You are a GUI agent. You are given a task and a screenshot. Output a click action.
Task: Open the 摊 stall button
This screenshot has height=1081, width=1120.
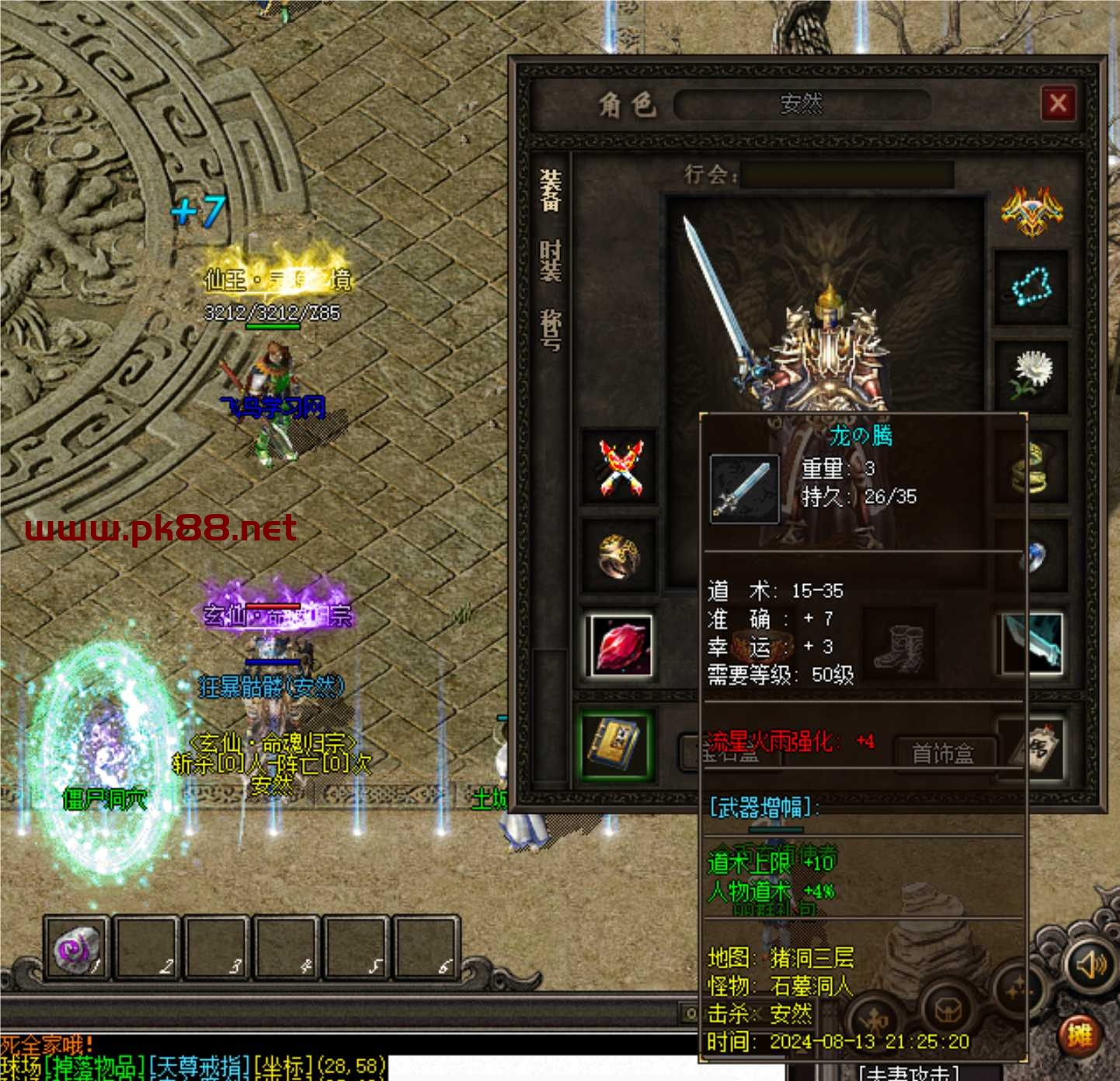pos(1080,1035)
